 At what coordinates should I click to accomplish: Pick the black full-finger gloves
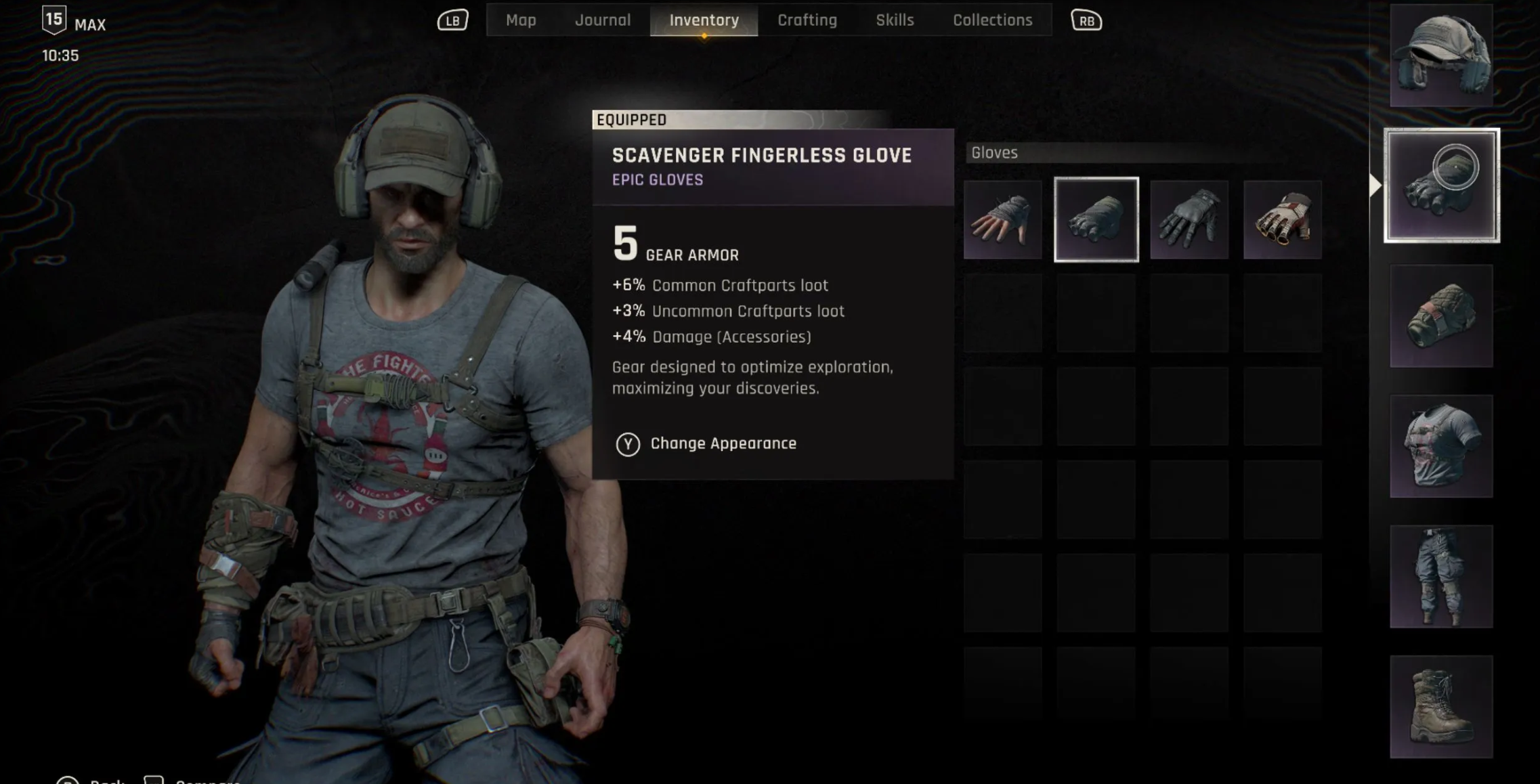coord(1189,219)
